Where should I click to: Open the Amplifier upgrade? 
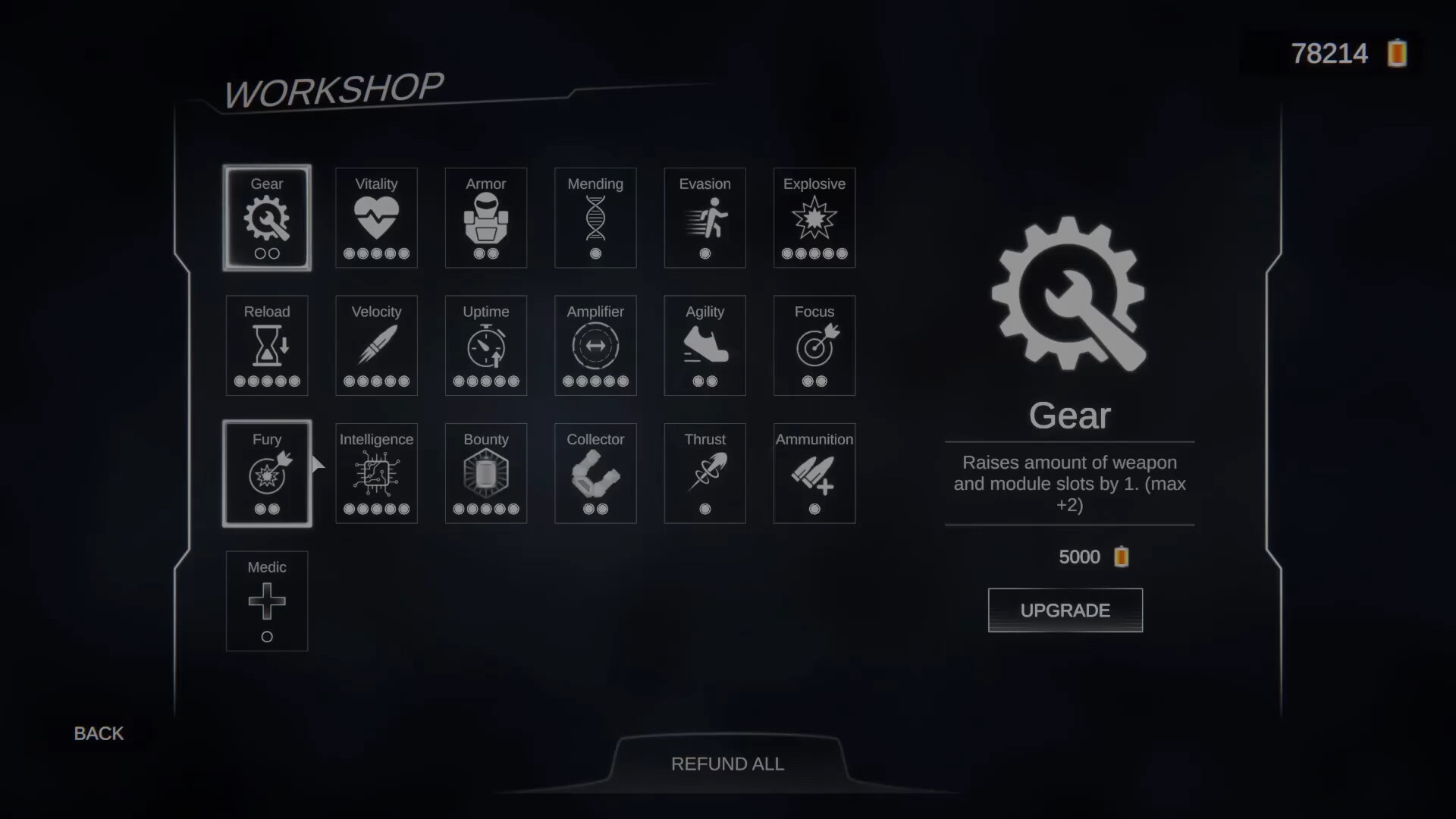tap(595, 345)
